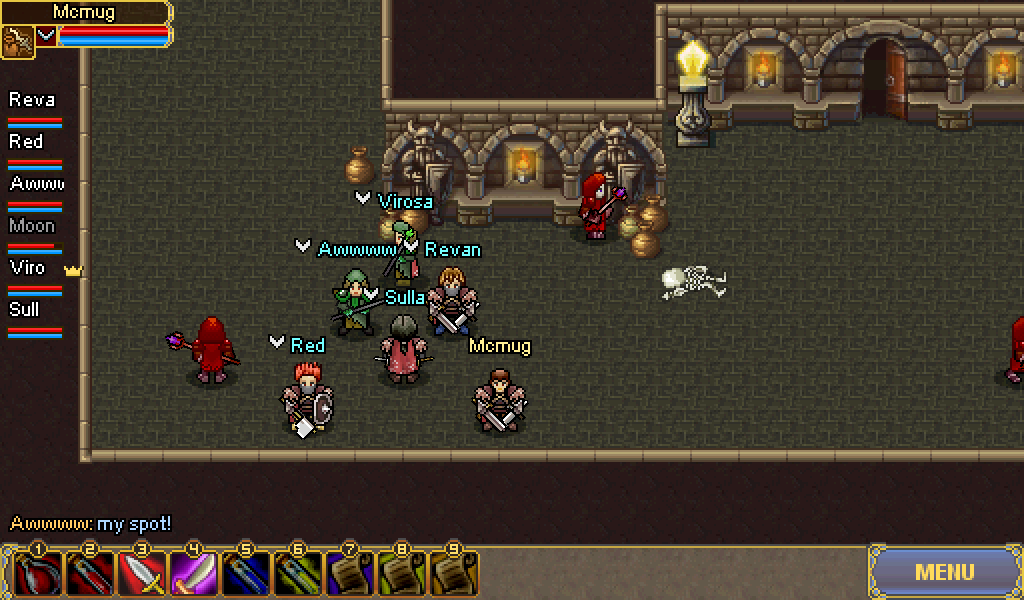Use the red flask in slot 1
Screen dimensions: 1024x600
(x=38, y=575)
